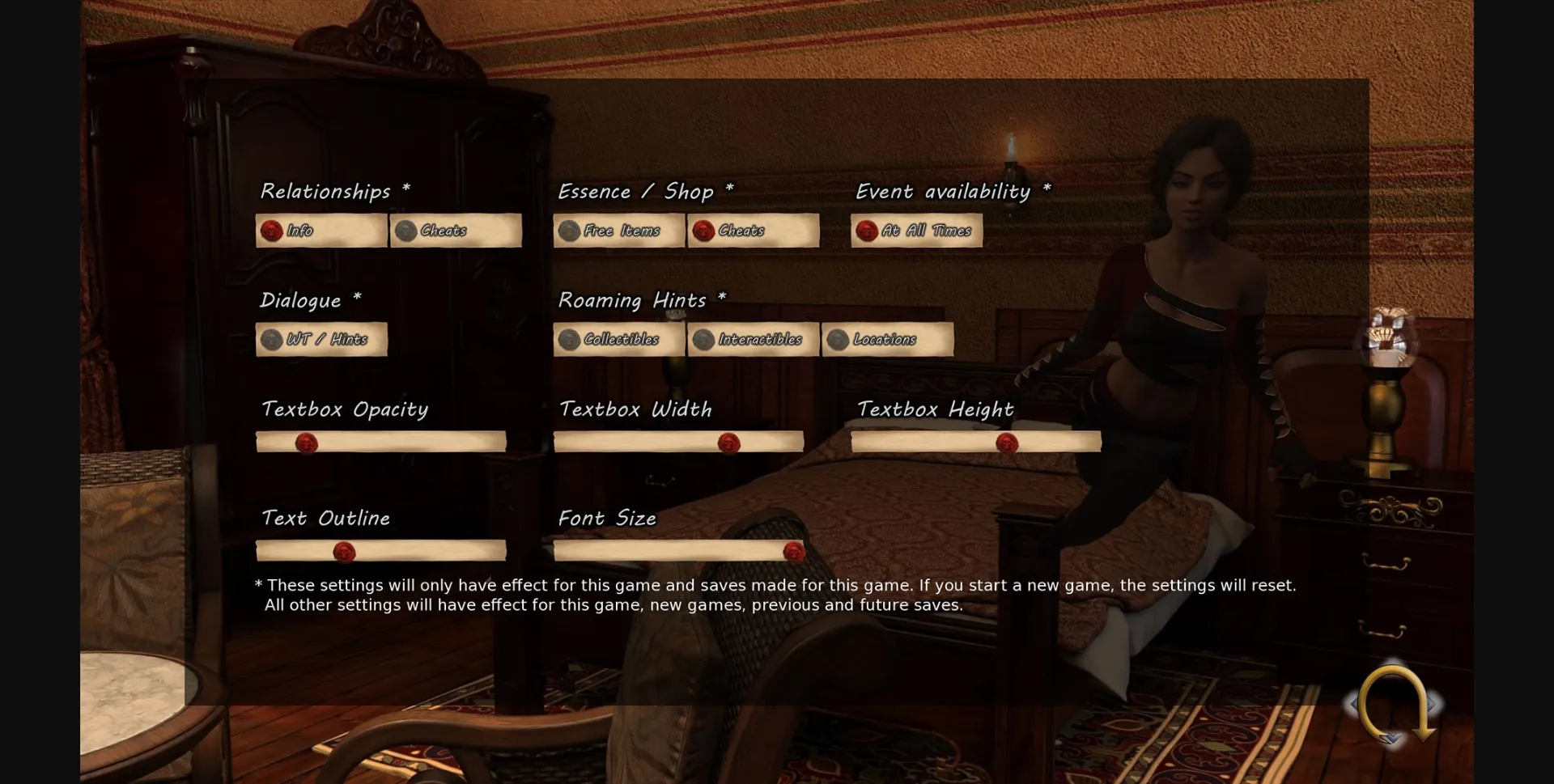1554x784 pixels.
Task: Click the Font Size slider handle
Action: coord(793,551)
